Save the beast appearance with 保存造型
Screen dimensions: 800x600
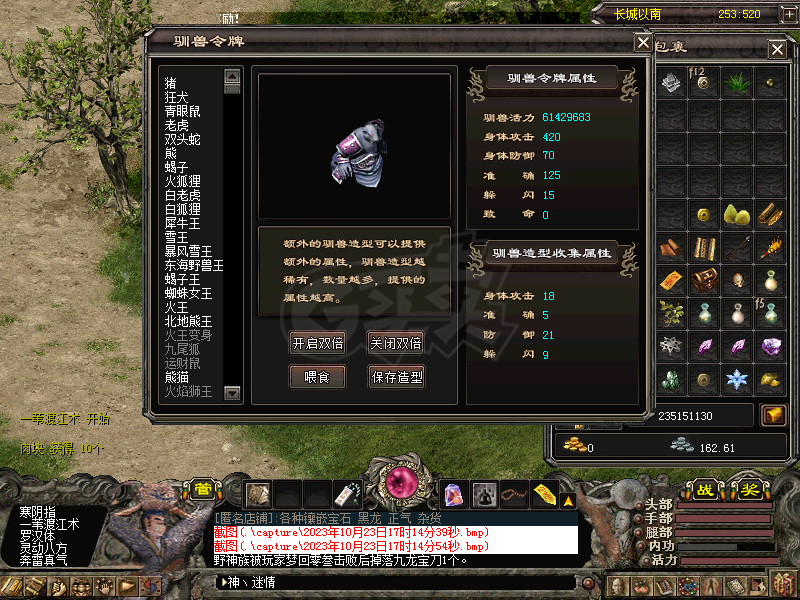(x=396, y=377)
